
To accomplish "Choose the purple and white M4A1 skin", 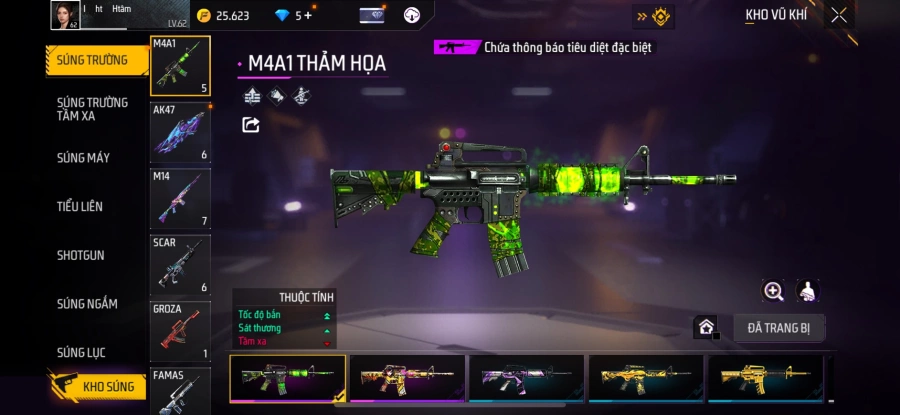I will coord(527,378).
